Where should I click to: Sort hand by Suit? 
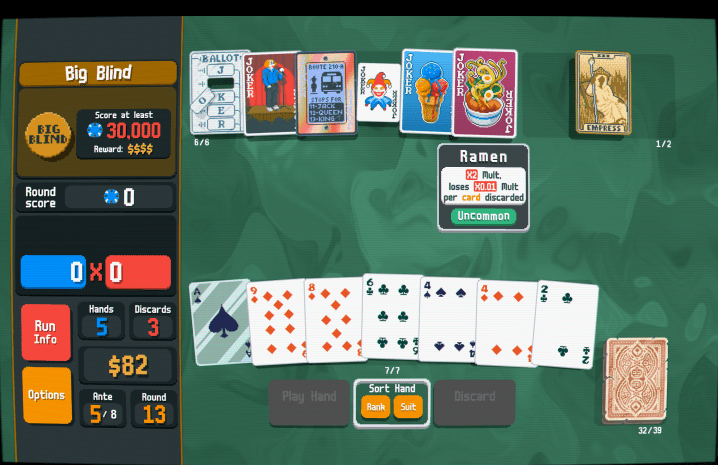pos(408,407)
